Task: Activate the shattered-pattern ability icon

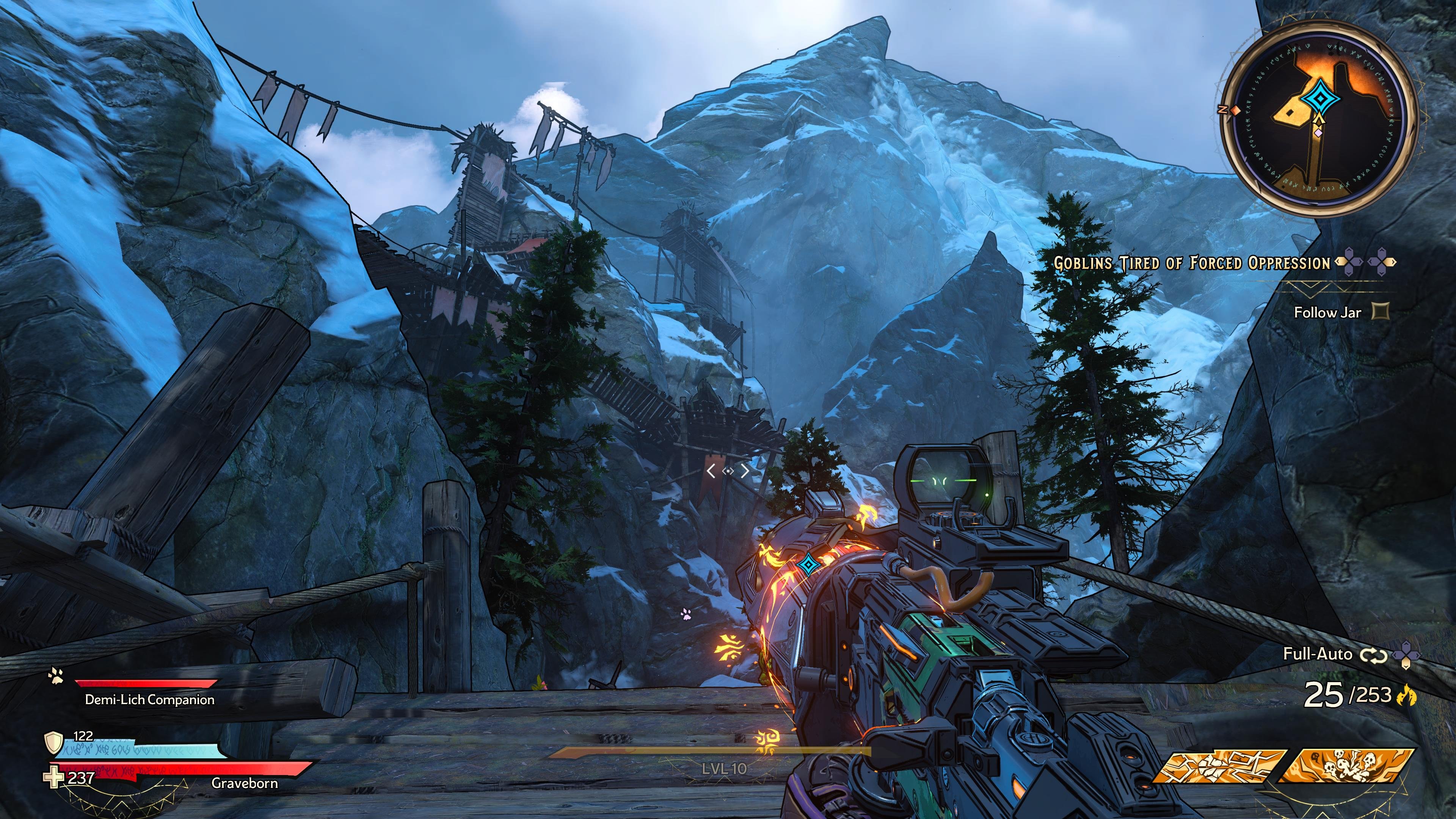Action: click(x=1219, y=766)
